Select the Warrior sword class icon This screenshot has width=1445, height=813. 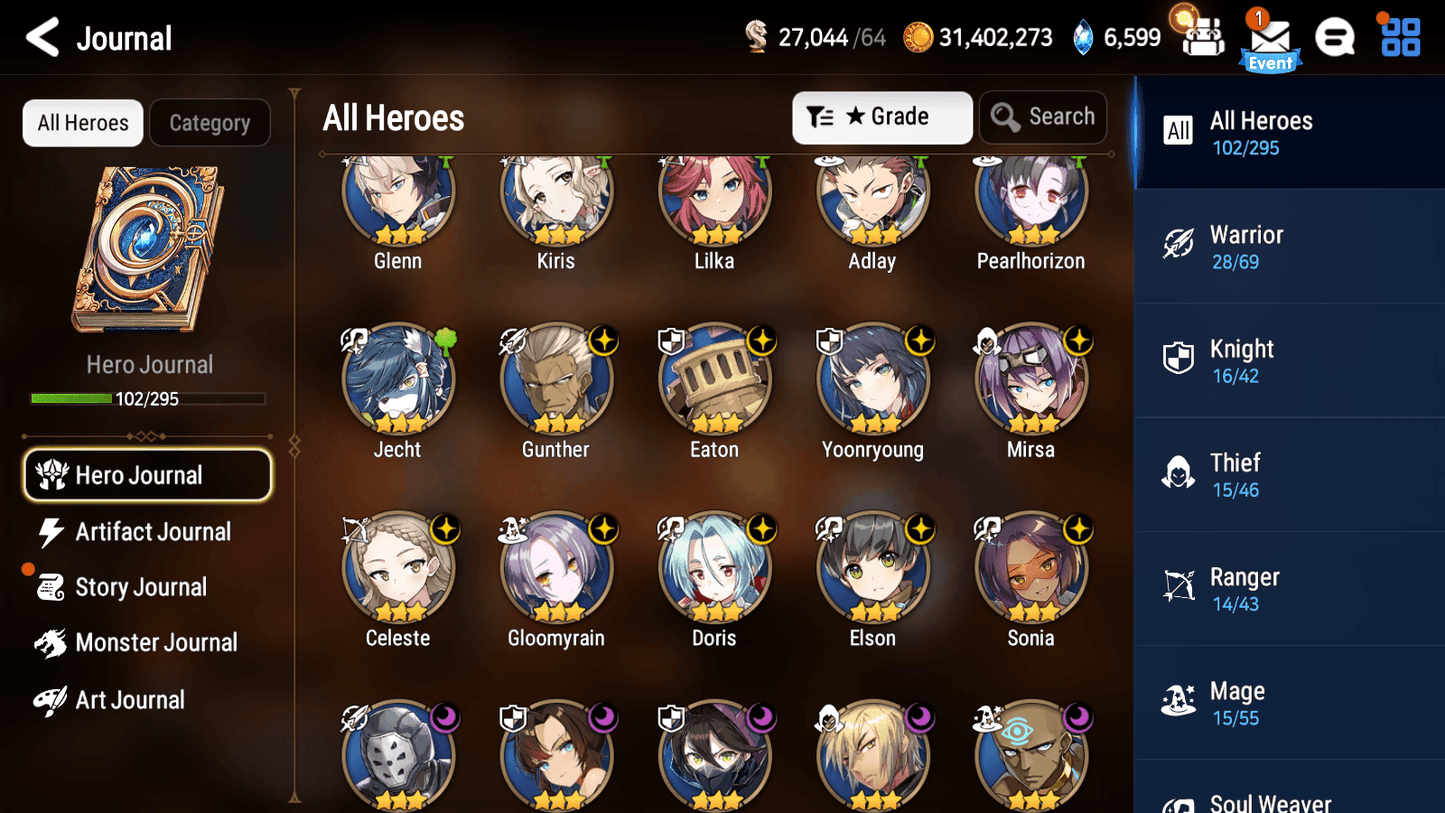coord(1179,245)
